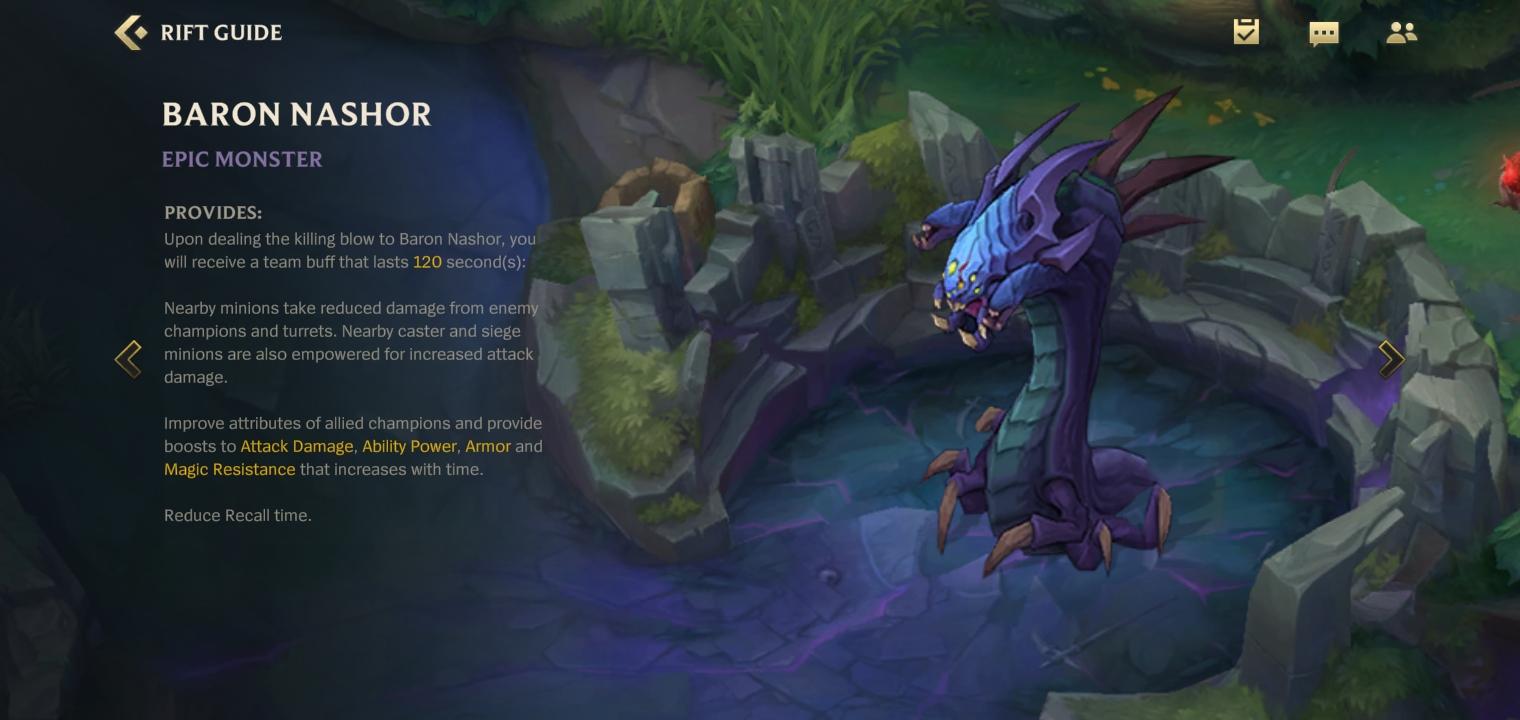Open the chat speech bubble icon
1520x720 pixels.
coord(1324,33)
